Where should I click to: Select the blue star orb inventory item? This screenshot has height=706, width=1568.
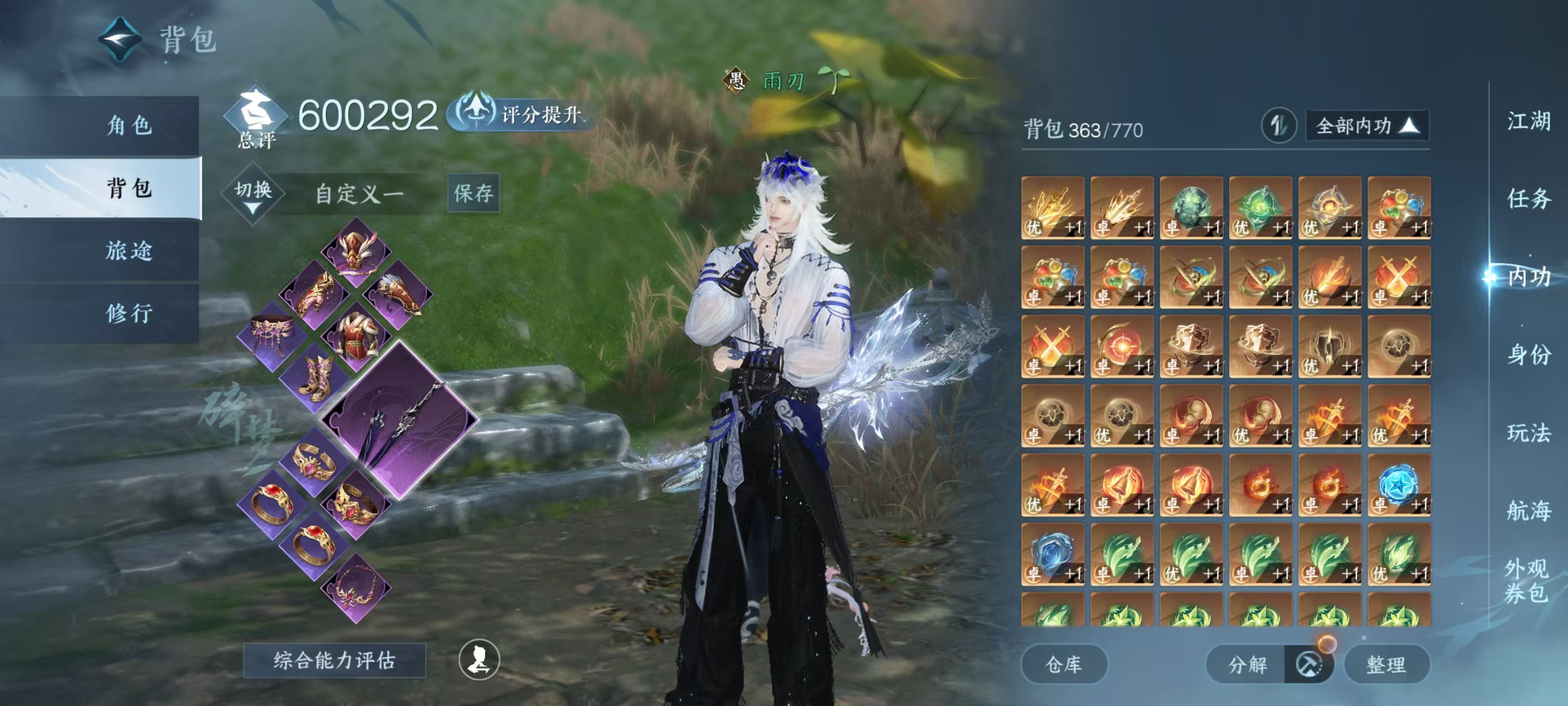point(1398,485)
